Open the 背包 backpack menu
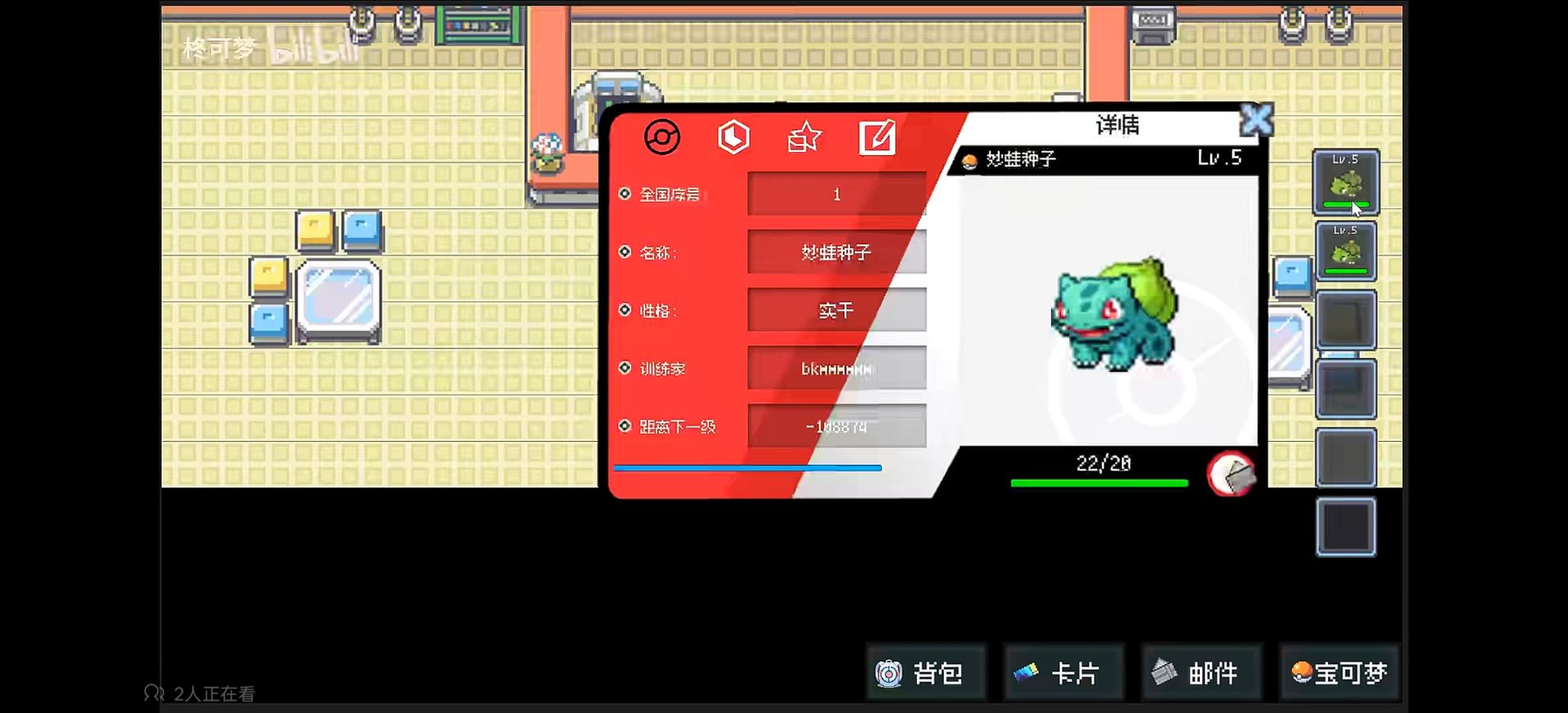Viewport: 1568px width, 713px height. (x=924, y=673)
